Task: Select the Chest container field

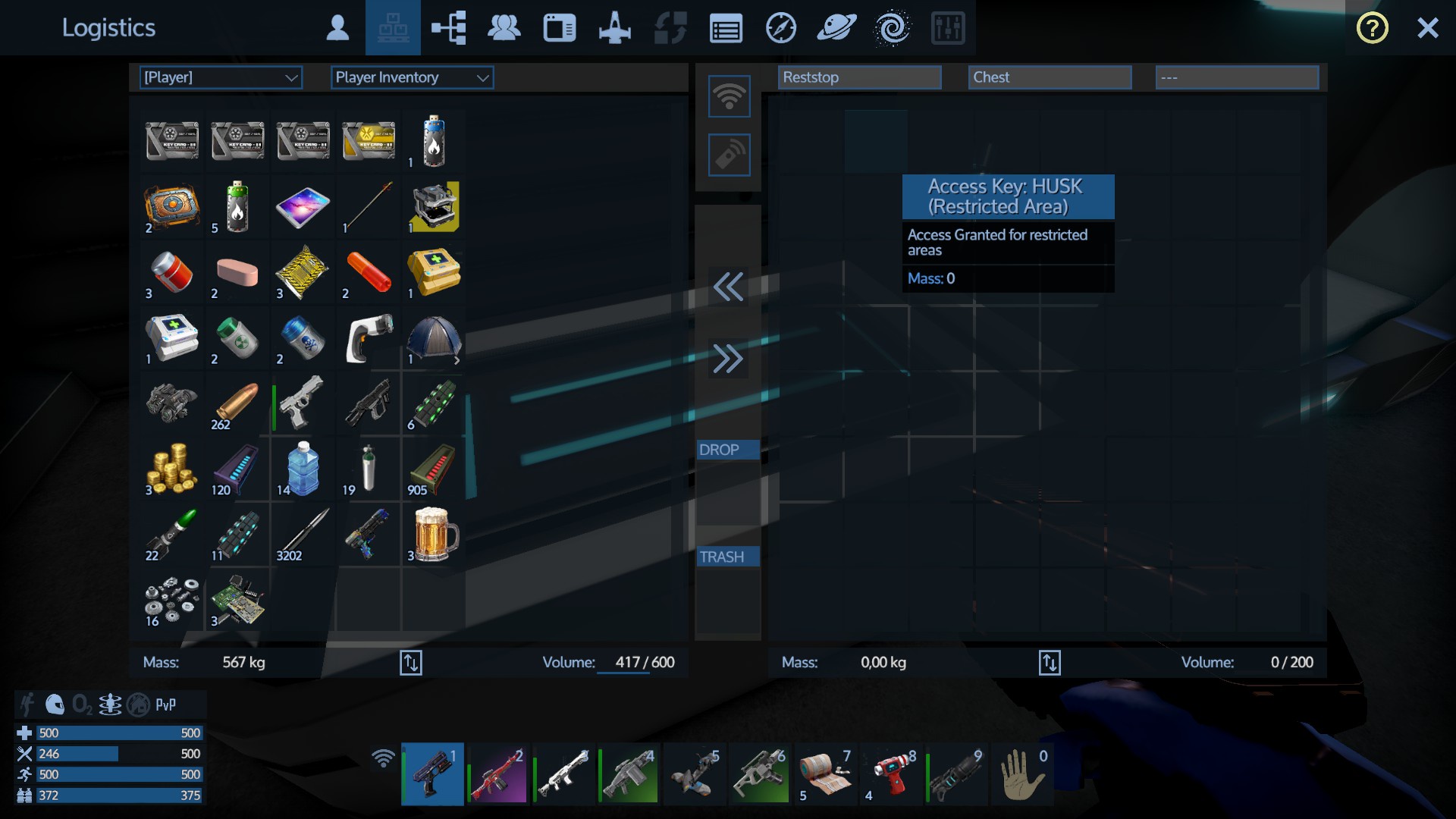Action: coord(1050,77)
